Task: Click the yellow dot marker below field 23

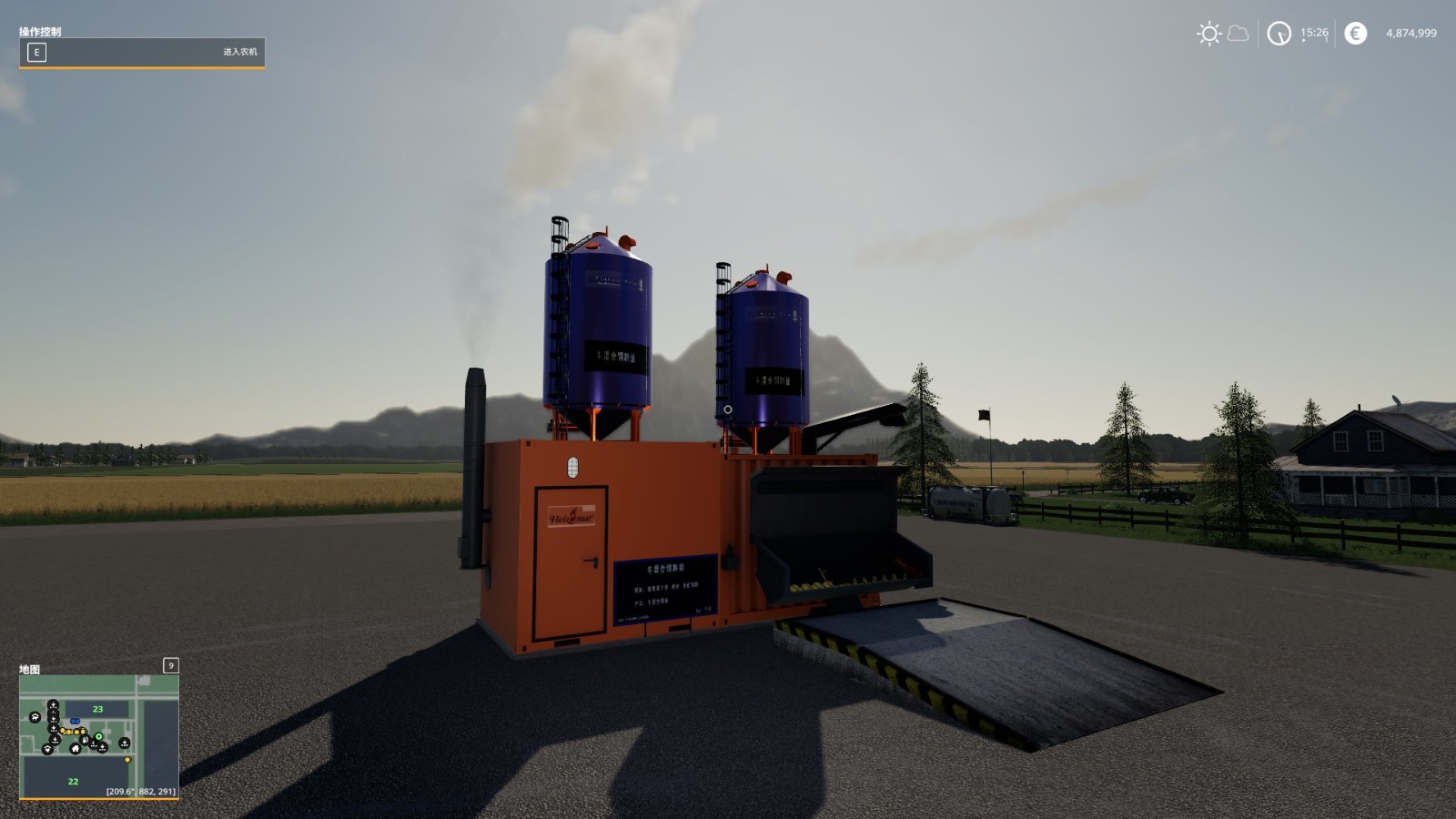Action: pyautogui.click(x=127, y=760)
